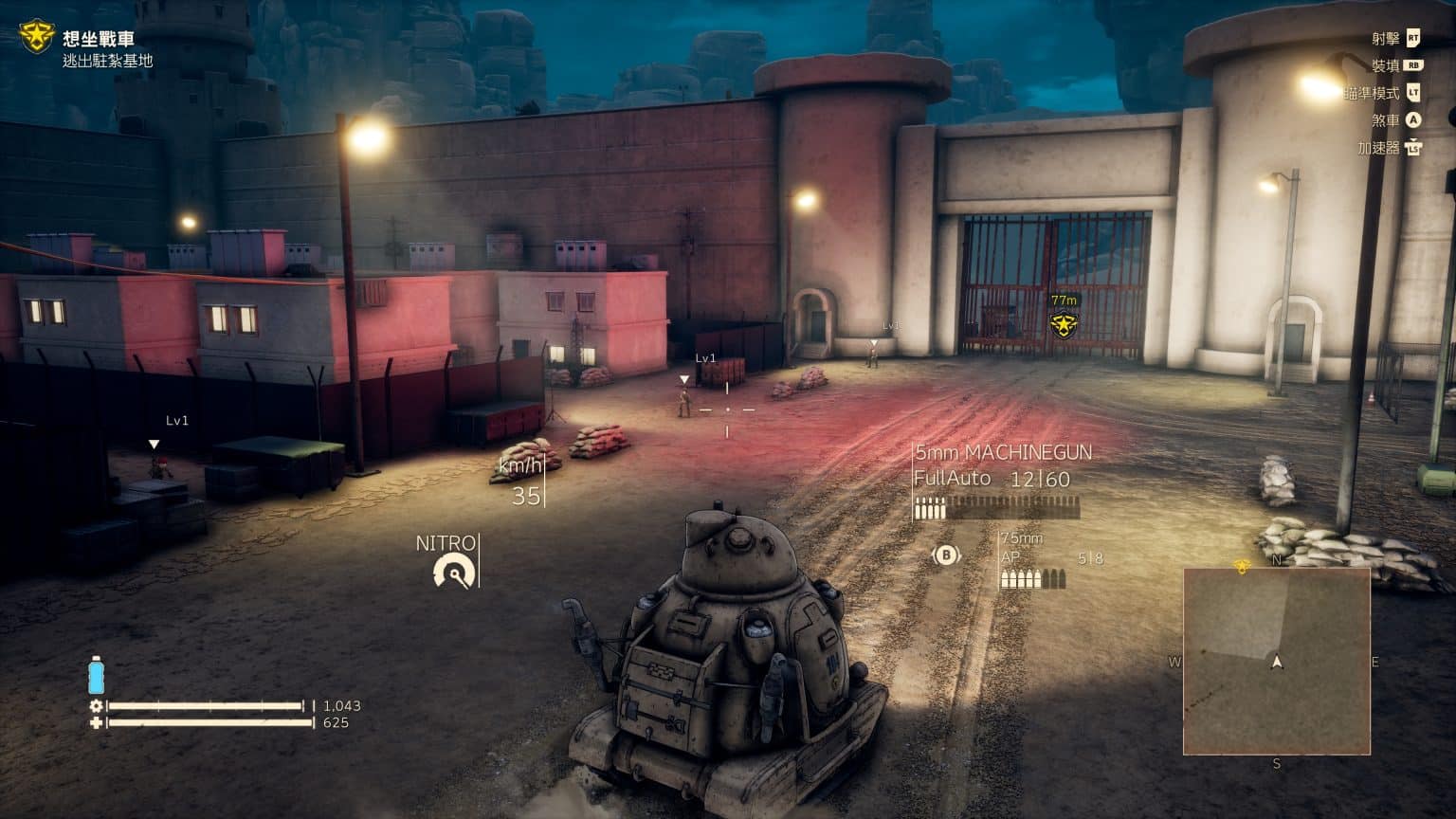Click the minimap in the corner
Image resolution: width=1456 pixels, height=819 pixels.
point(1276,661)
